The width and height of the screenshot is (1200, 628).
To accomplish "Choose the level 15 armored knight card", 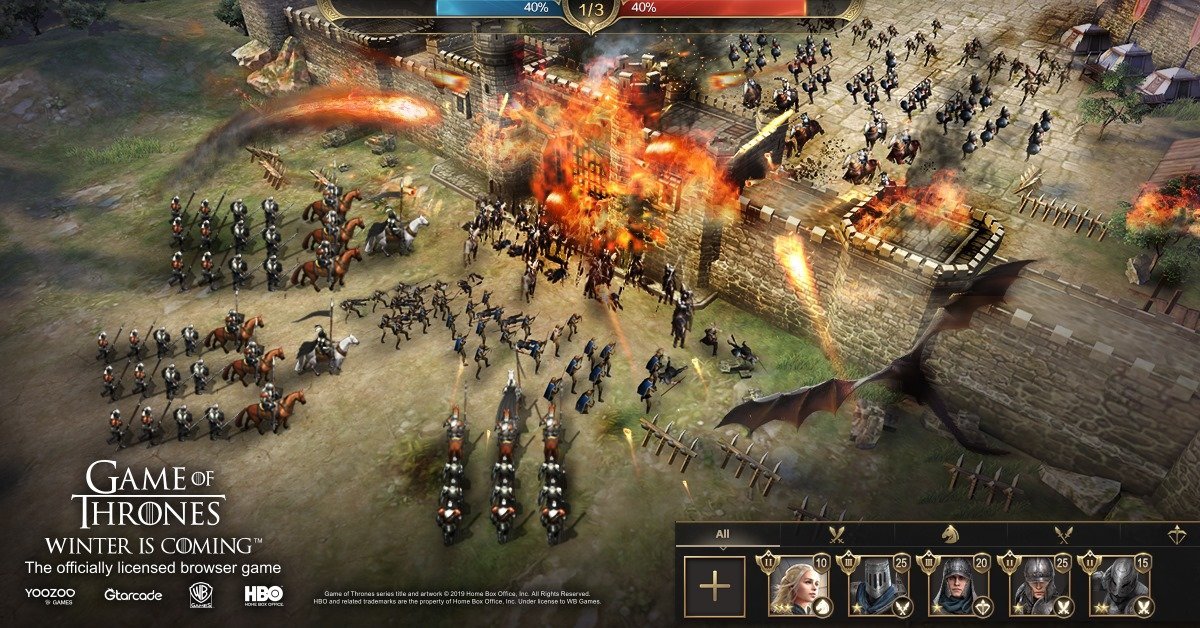I will point(1122,586).
